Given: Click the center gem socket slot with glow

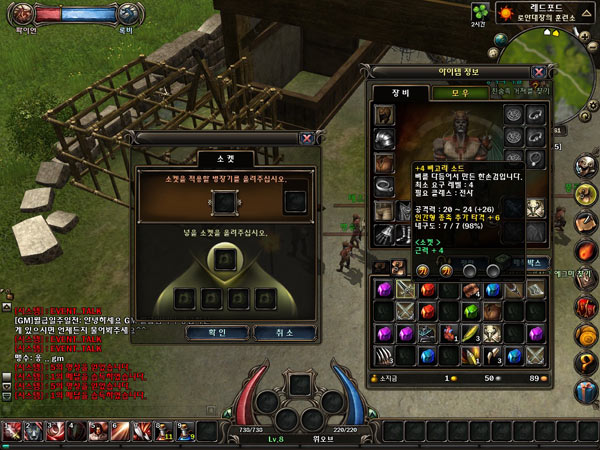Looking at the screenshot, I should click(x=225, y=263).
